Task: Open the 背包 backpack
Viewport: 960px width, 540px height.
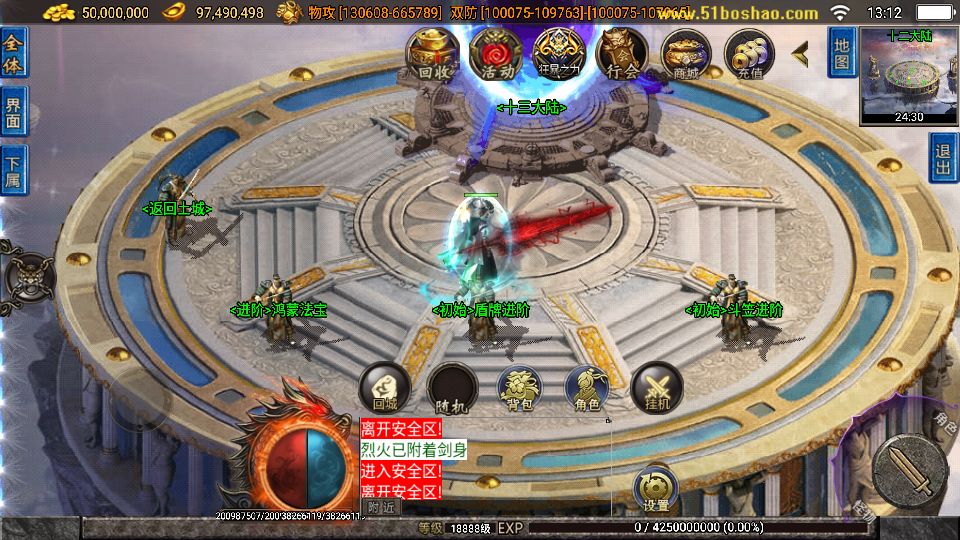Action: coord(520,388)
